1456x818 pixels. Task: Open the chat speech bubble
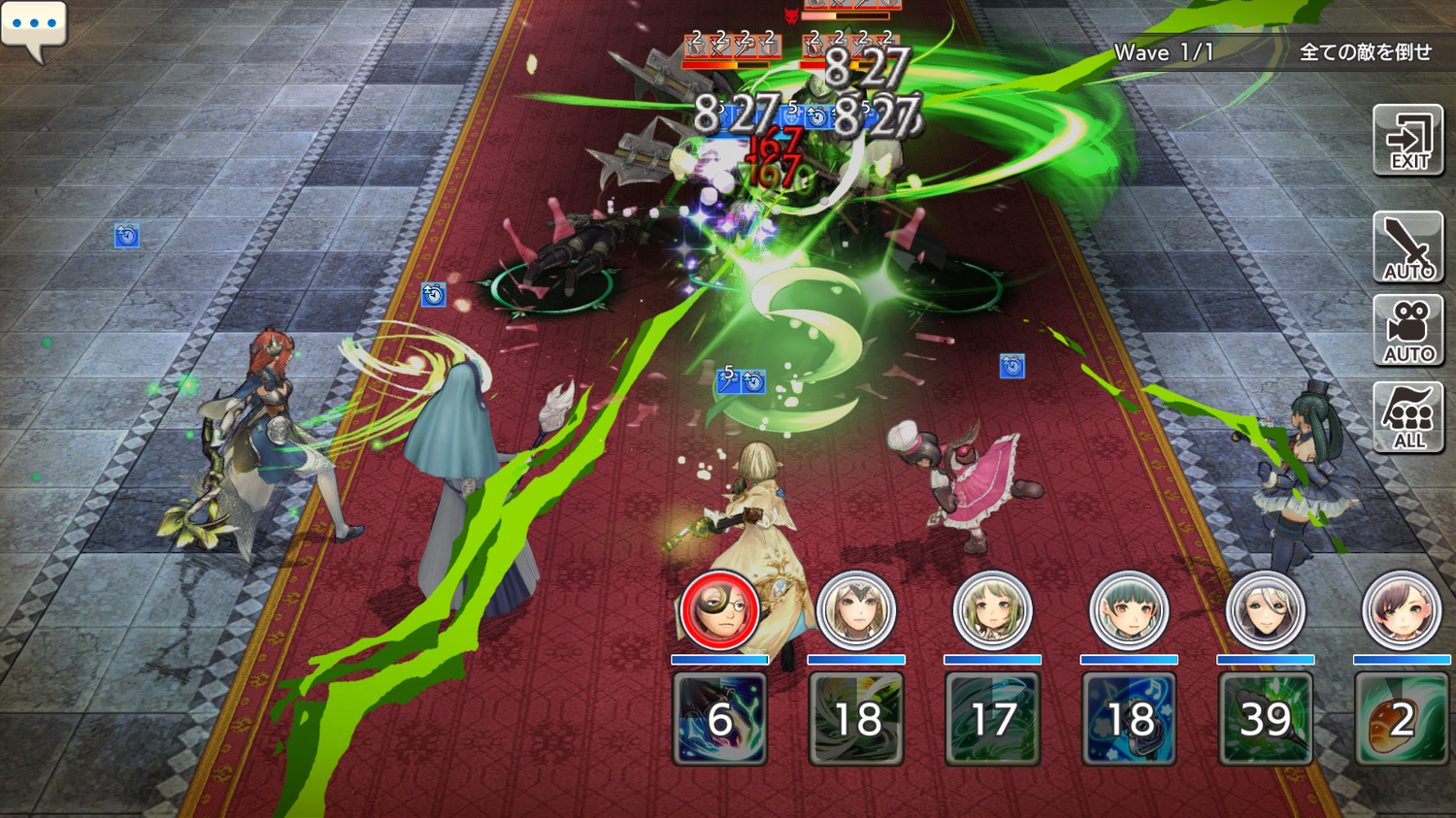(x=34, y=27)
